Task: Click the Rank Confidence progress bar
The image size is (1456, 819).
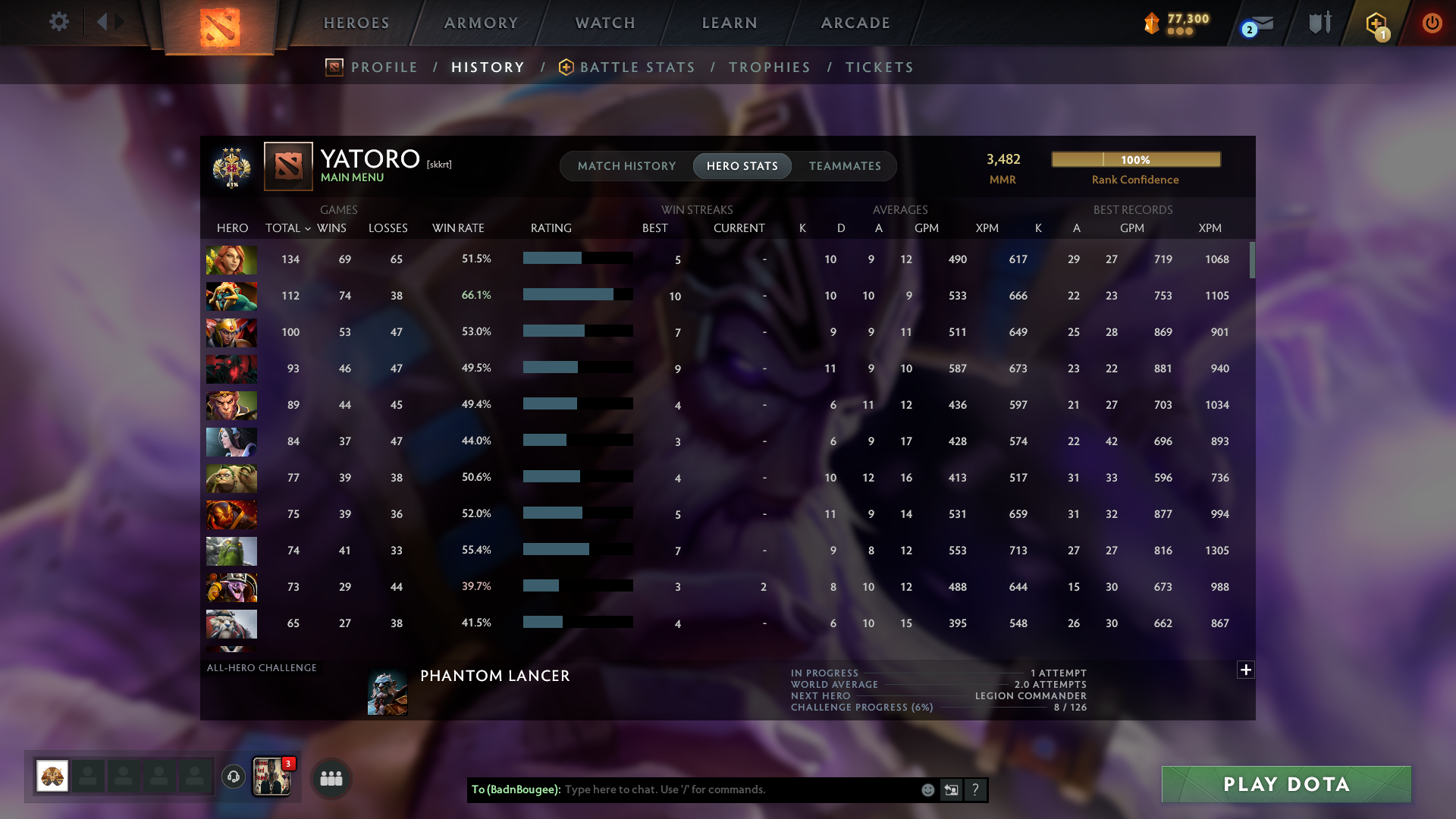Action: click(1135, 159)
